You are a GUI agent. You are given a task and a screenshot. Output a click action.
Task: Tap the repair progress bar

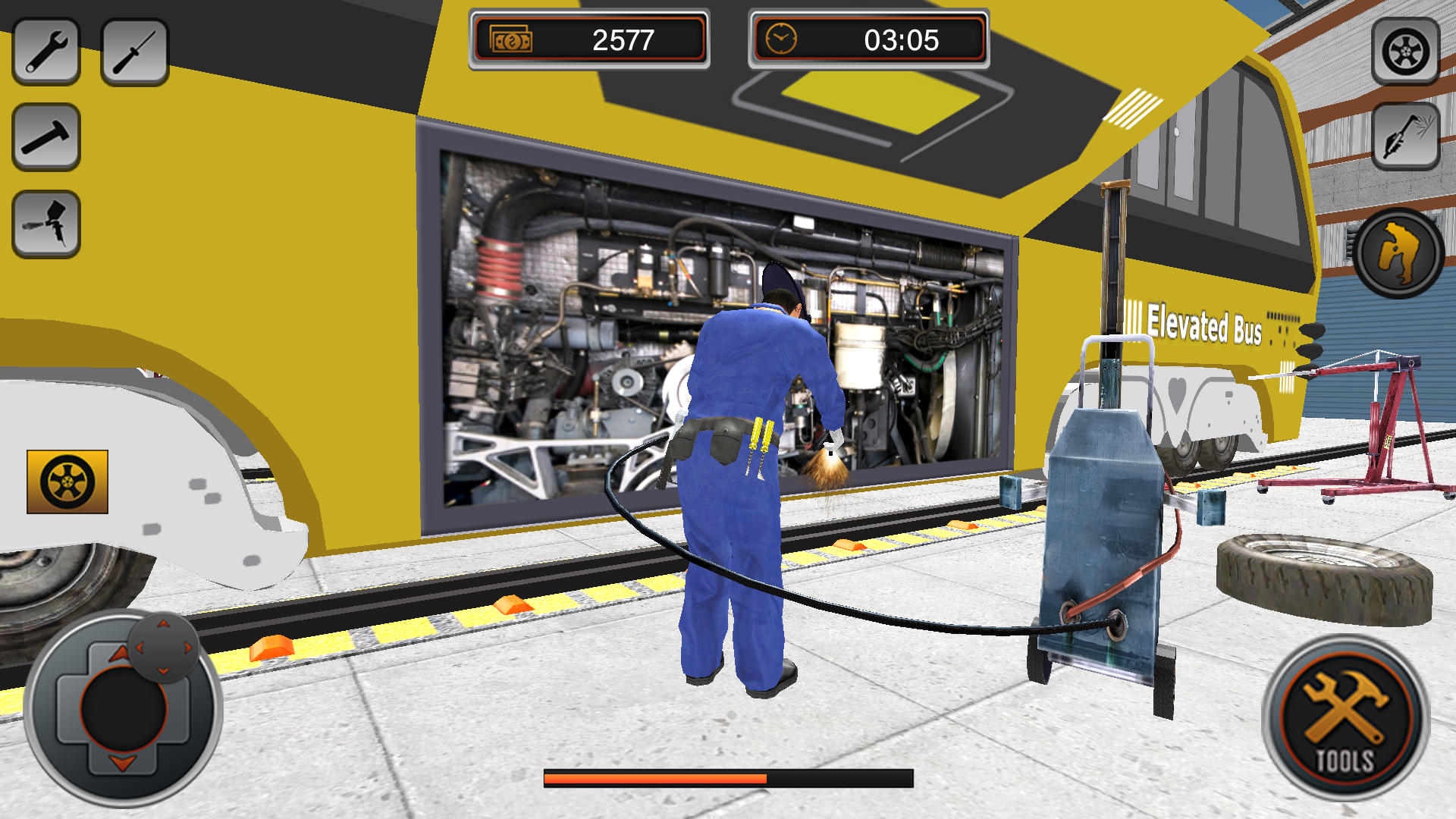coord(728,777)
